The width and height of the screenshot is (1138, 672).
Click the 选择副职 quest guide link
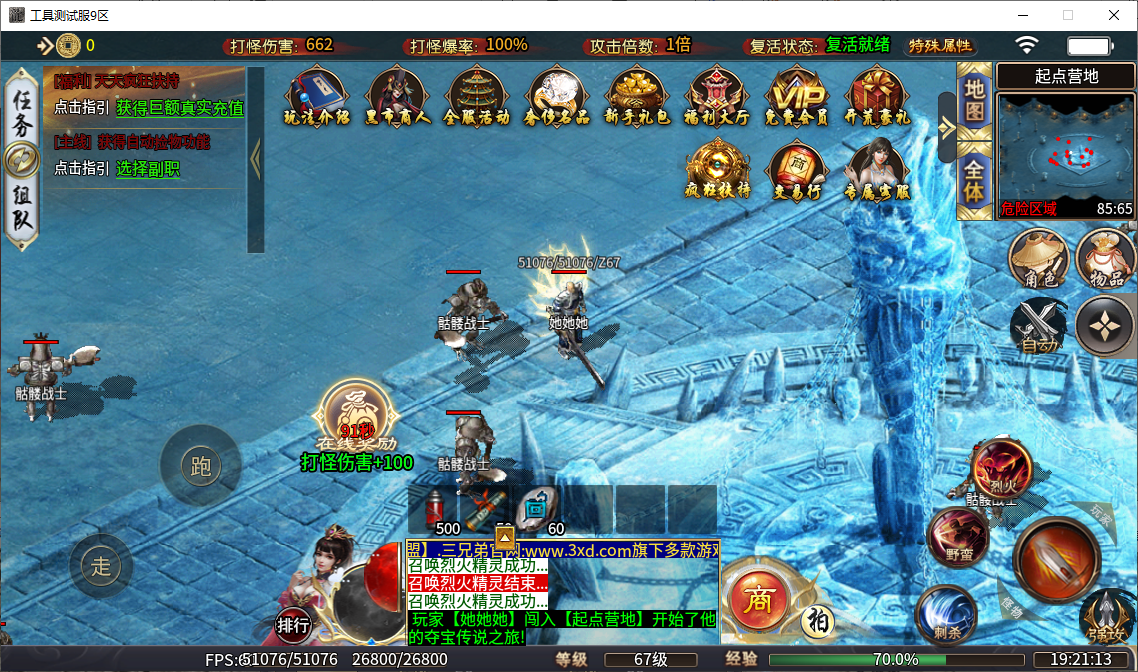click(148, 169)
